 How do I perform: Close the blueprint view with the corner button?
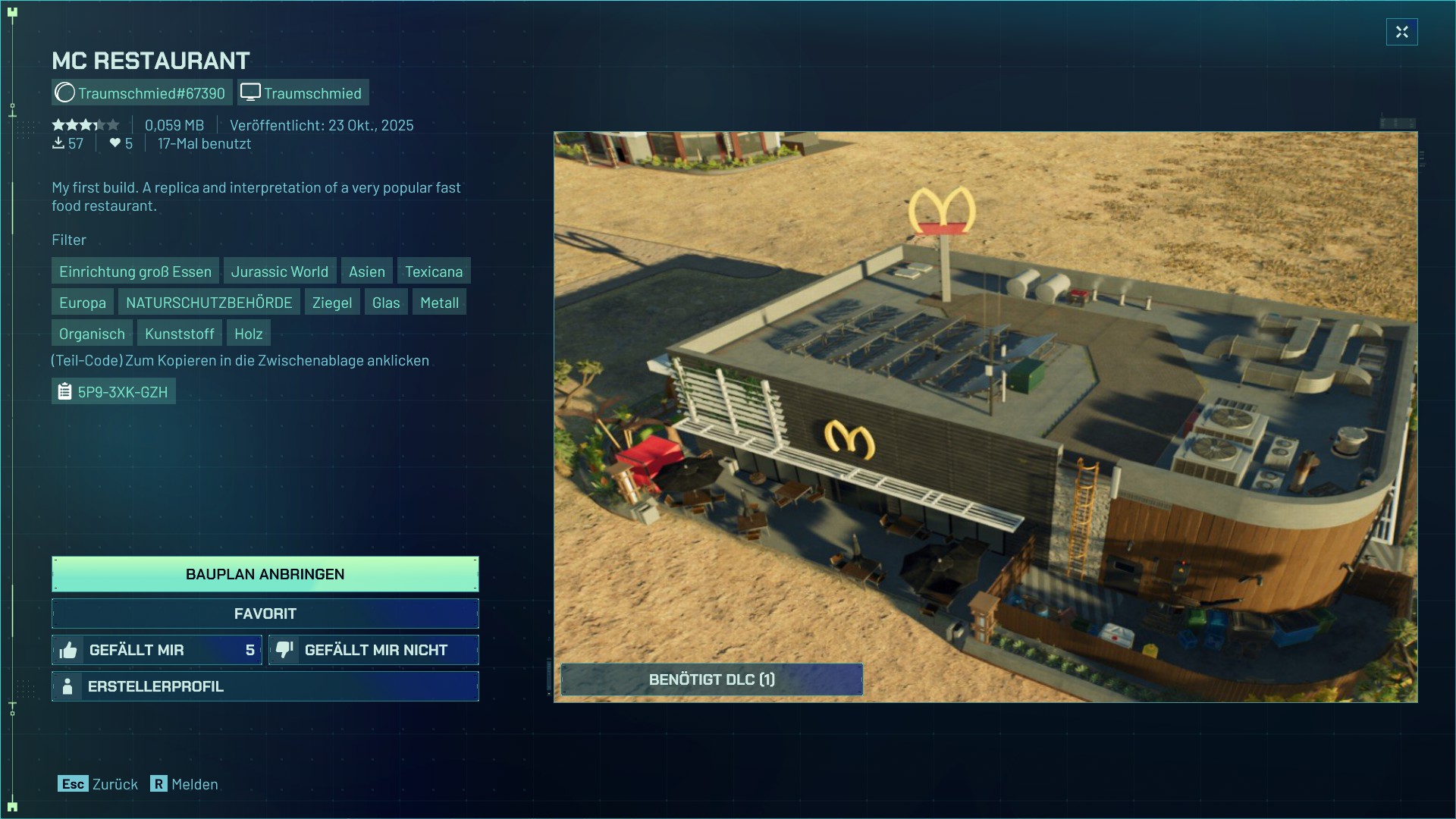click(1401, 32)
